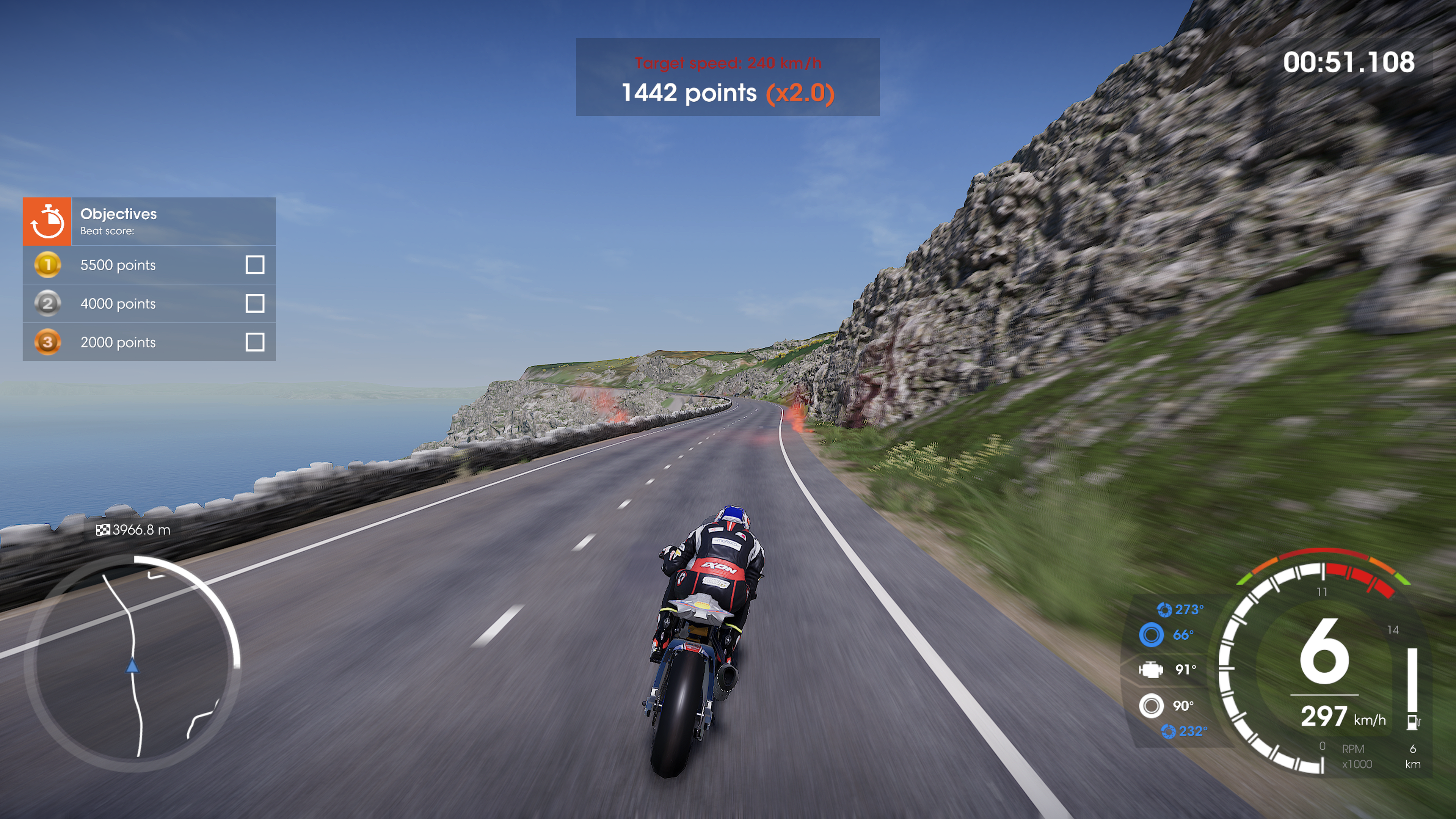Tick the 5500 points gold objective checkbox
The width and height of the screenshot is (1456, 819).
pos(255,265)
